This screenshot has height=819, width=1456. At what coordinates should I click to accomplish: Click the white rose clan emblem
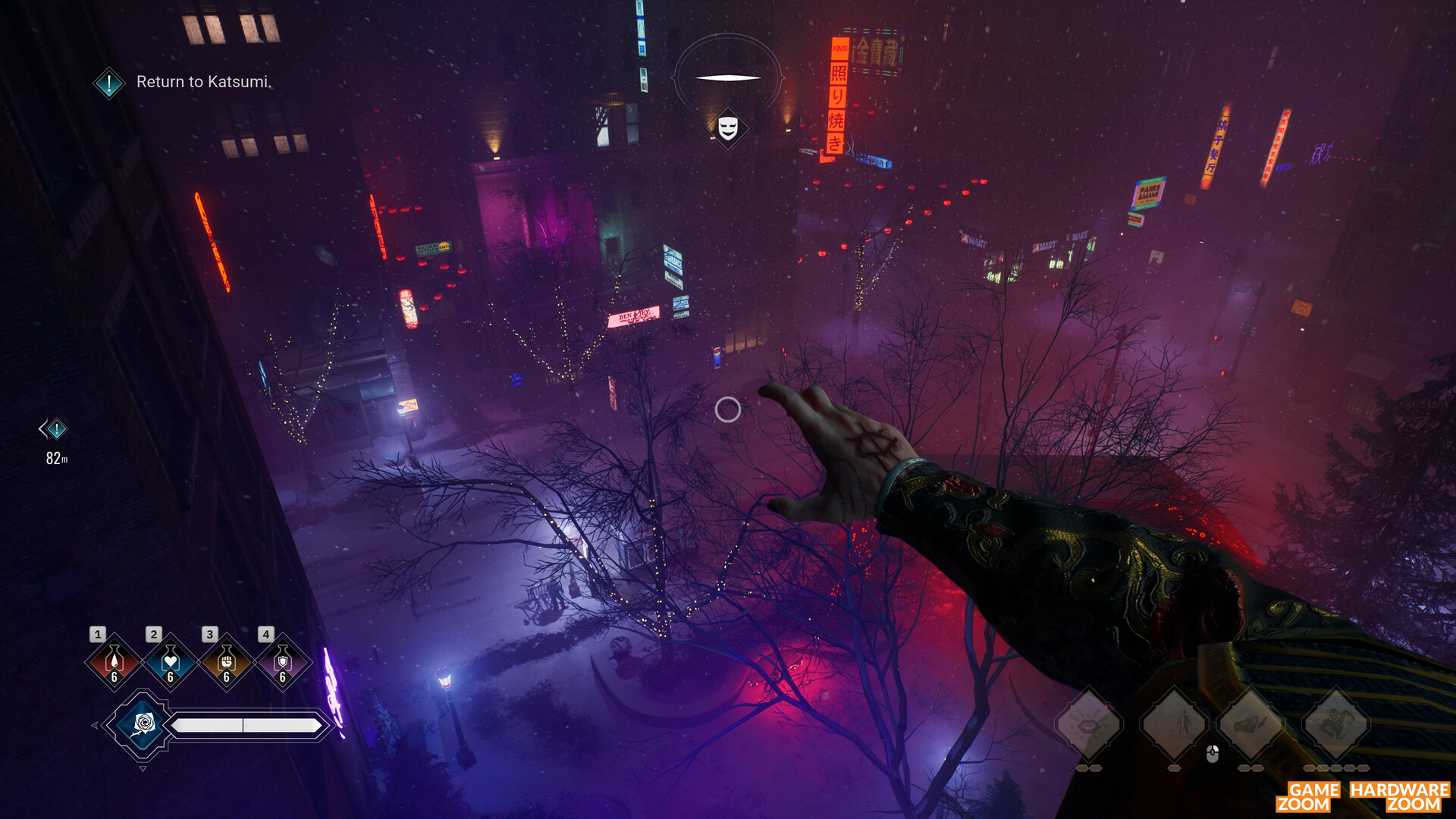point(143,725)
